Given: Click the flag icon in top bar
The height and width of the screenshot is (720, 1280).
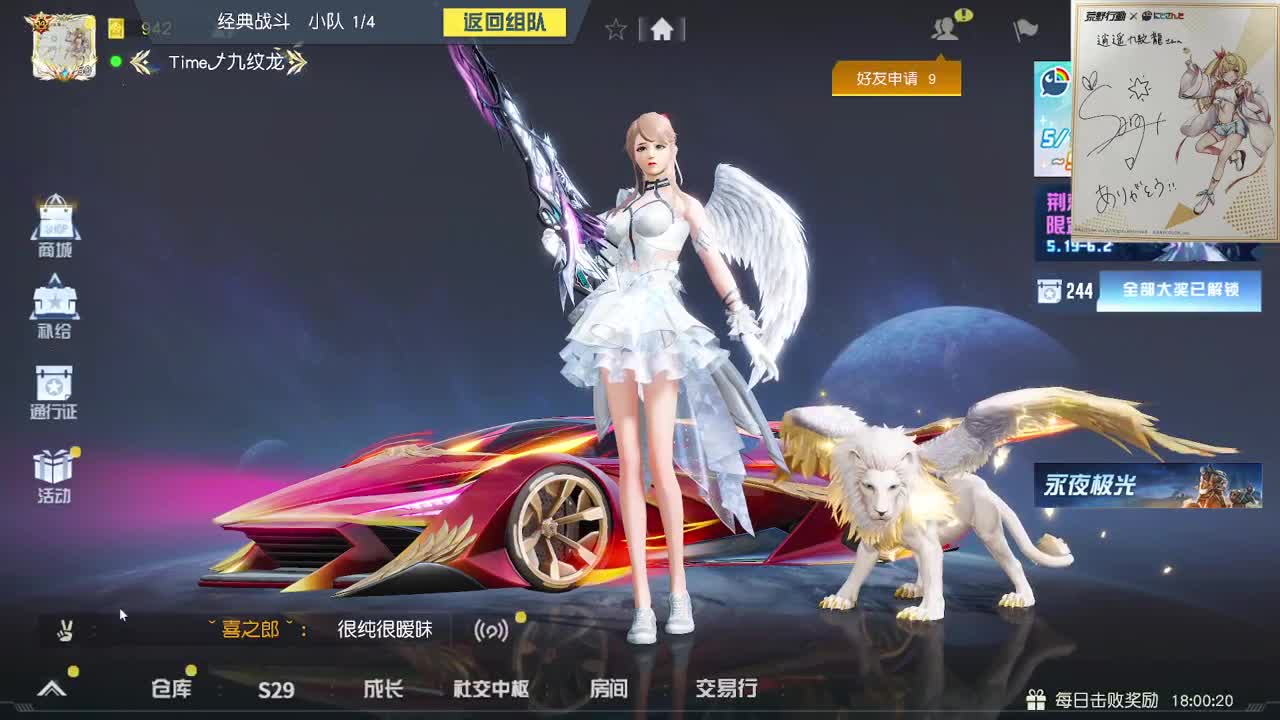Looking at the screenshot, I should 1021,28.
